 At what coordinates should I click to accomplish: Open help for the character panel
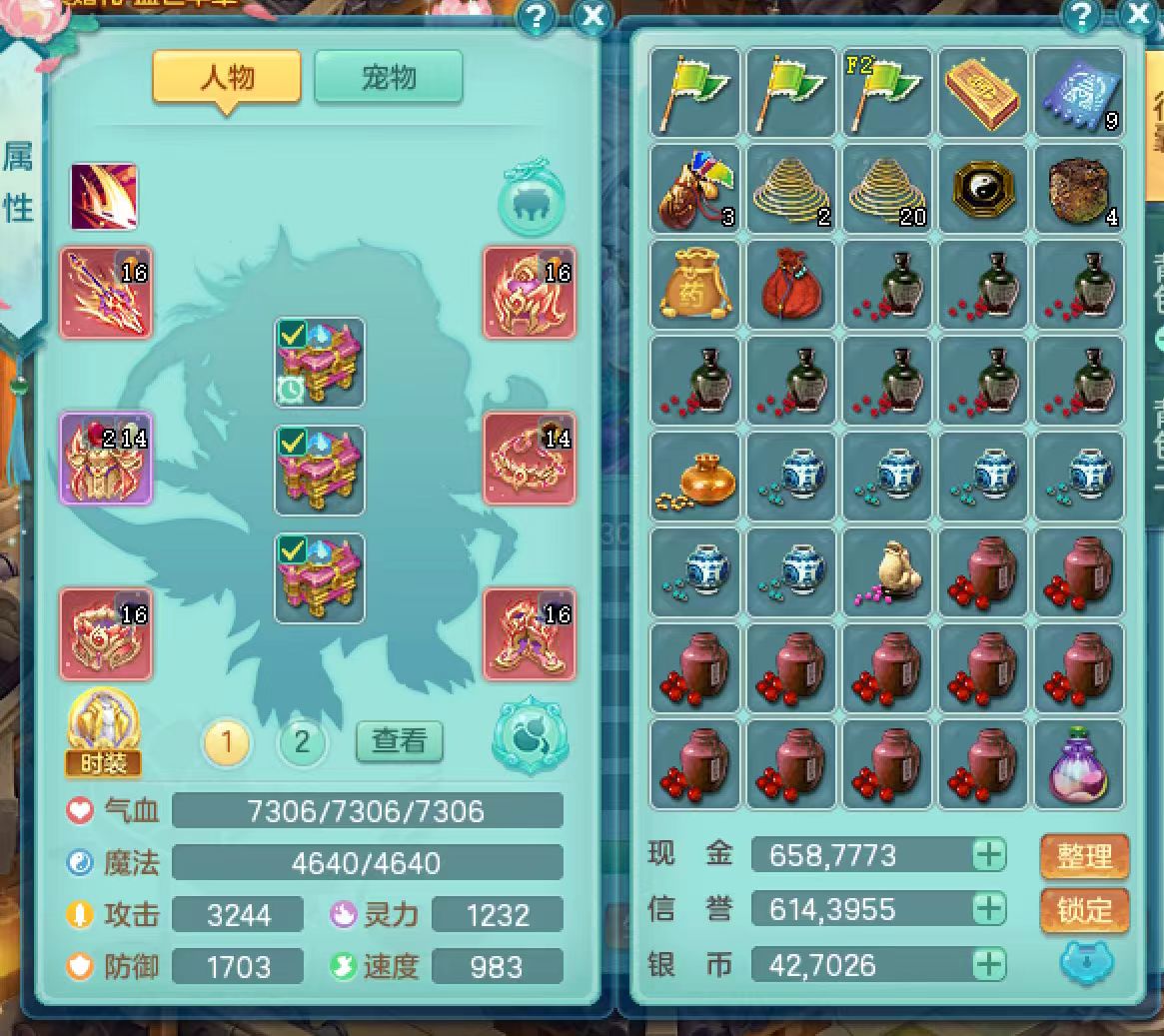pyautogui.click(x=538, y=16)
